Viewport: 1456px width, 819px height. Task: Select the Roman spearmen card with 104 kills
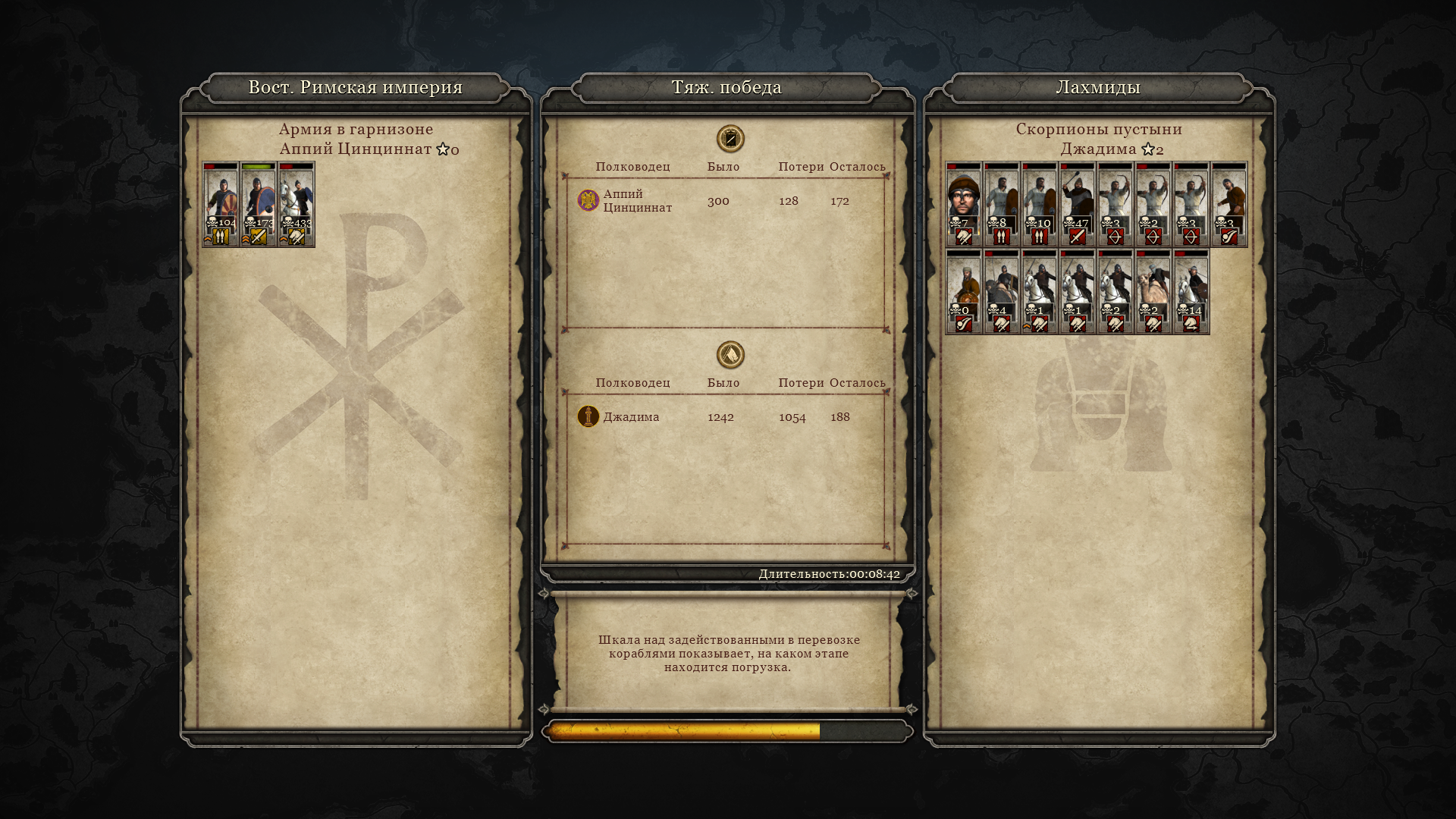tap(221, 204)
